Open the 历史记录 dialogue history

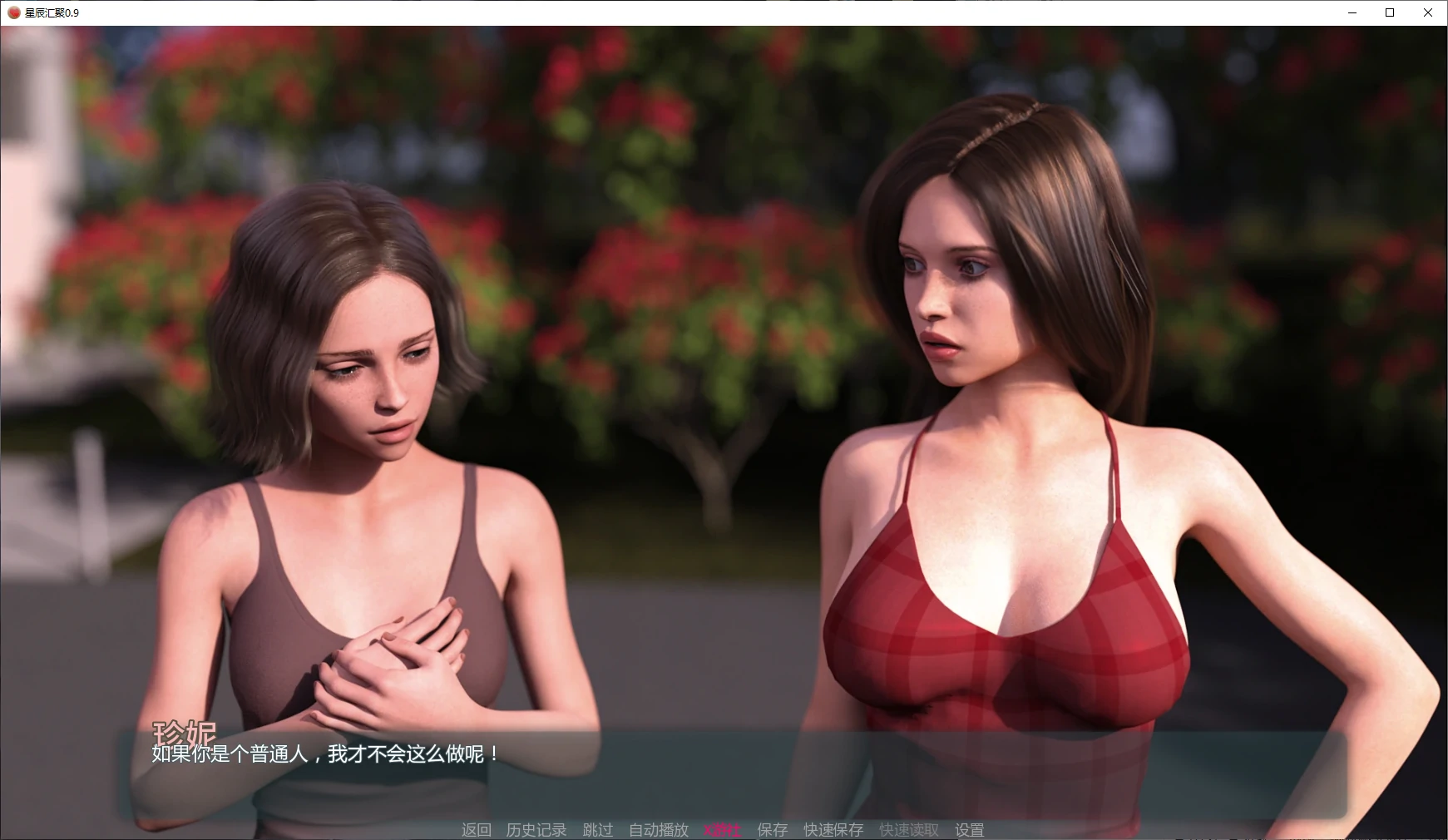click(x=536, y=829)
